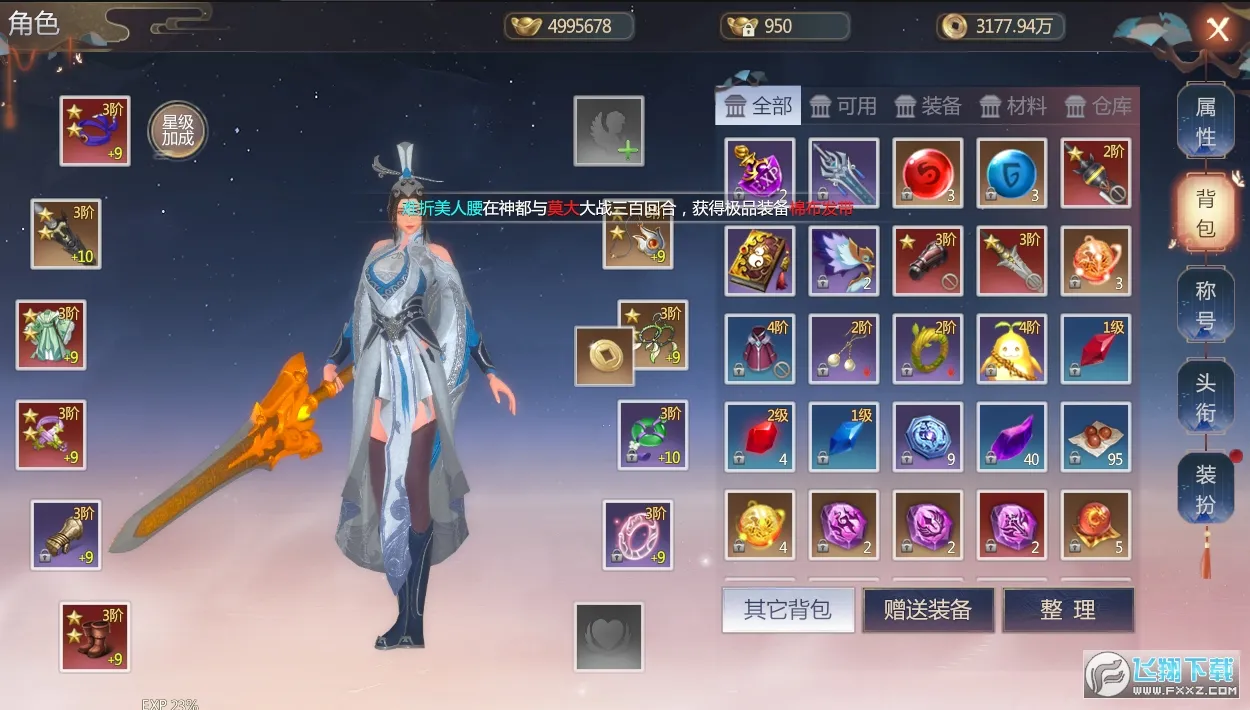Open the 称号 titles tab
The image size is (1250, 710).
click(1205, 305)
